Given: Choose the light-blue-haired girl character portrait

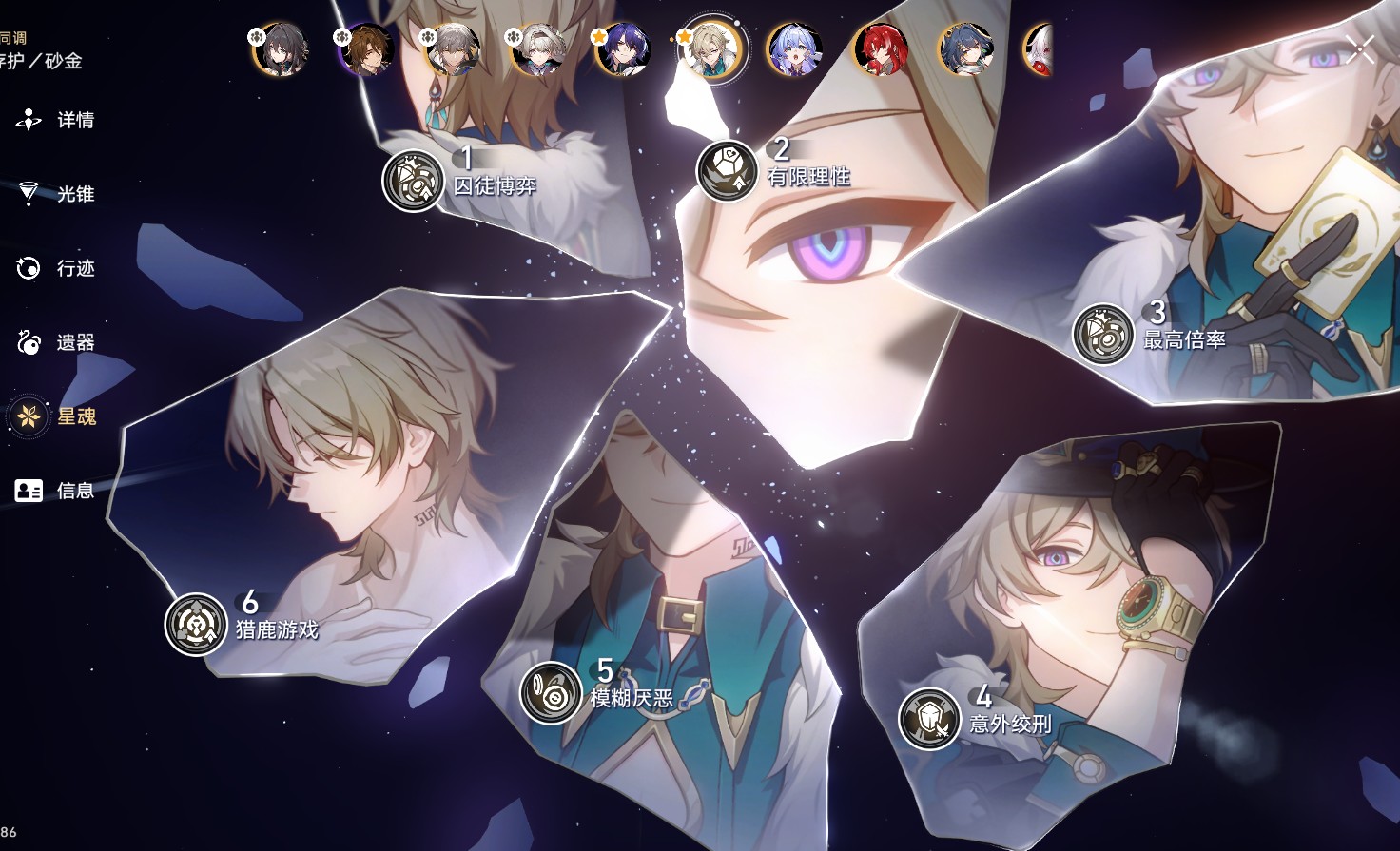Looking at the screenshot, I should click(794, 49).
